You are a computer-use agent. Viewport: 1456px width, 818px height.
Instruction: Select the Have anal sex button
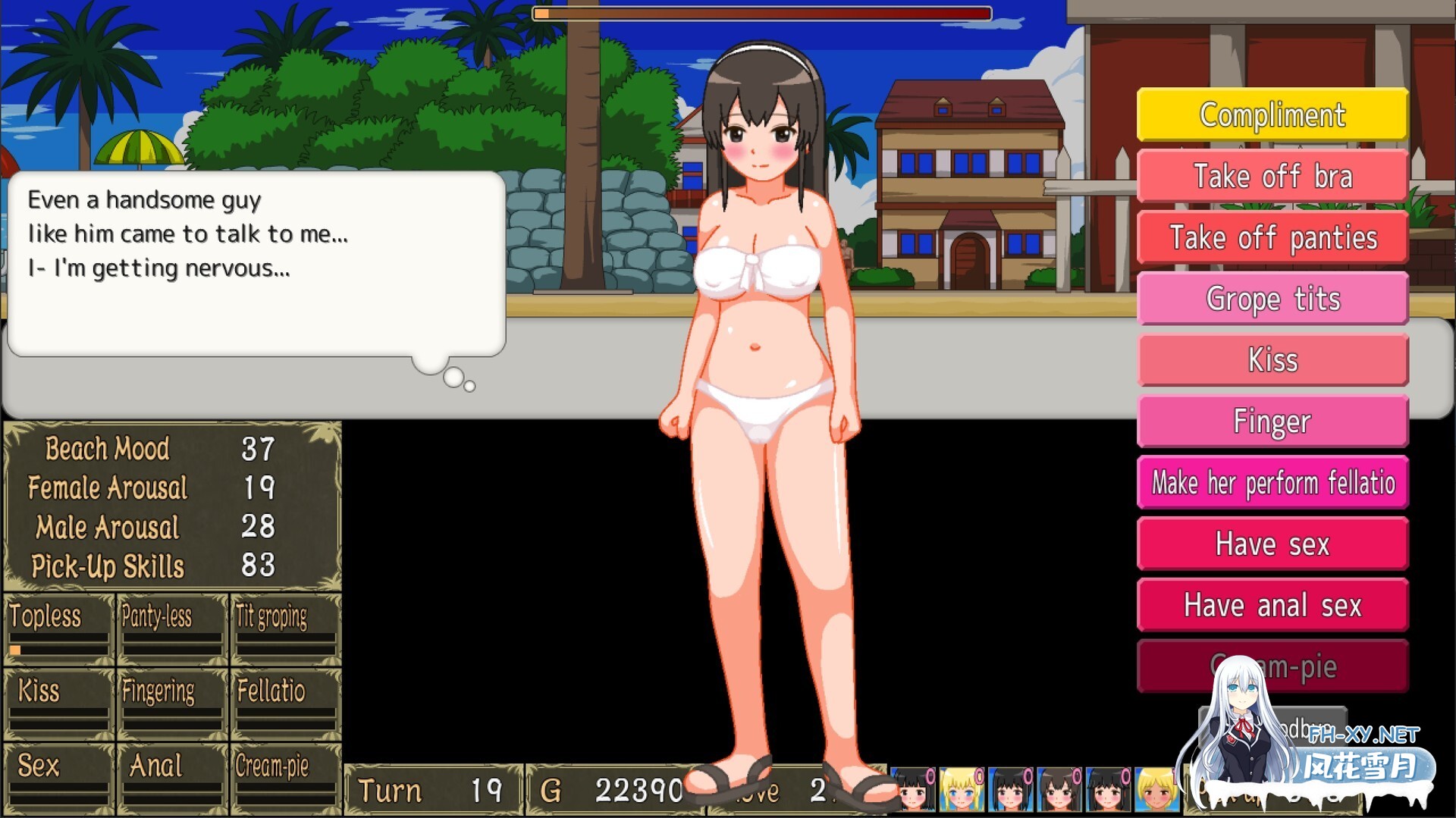(1272, 606)
